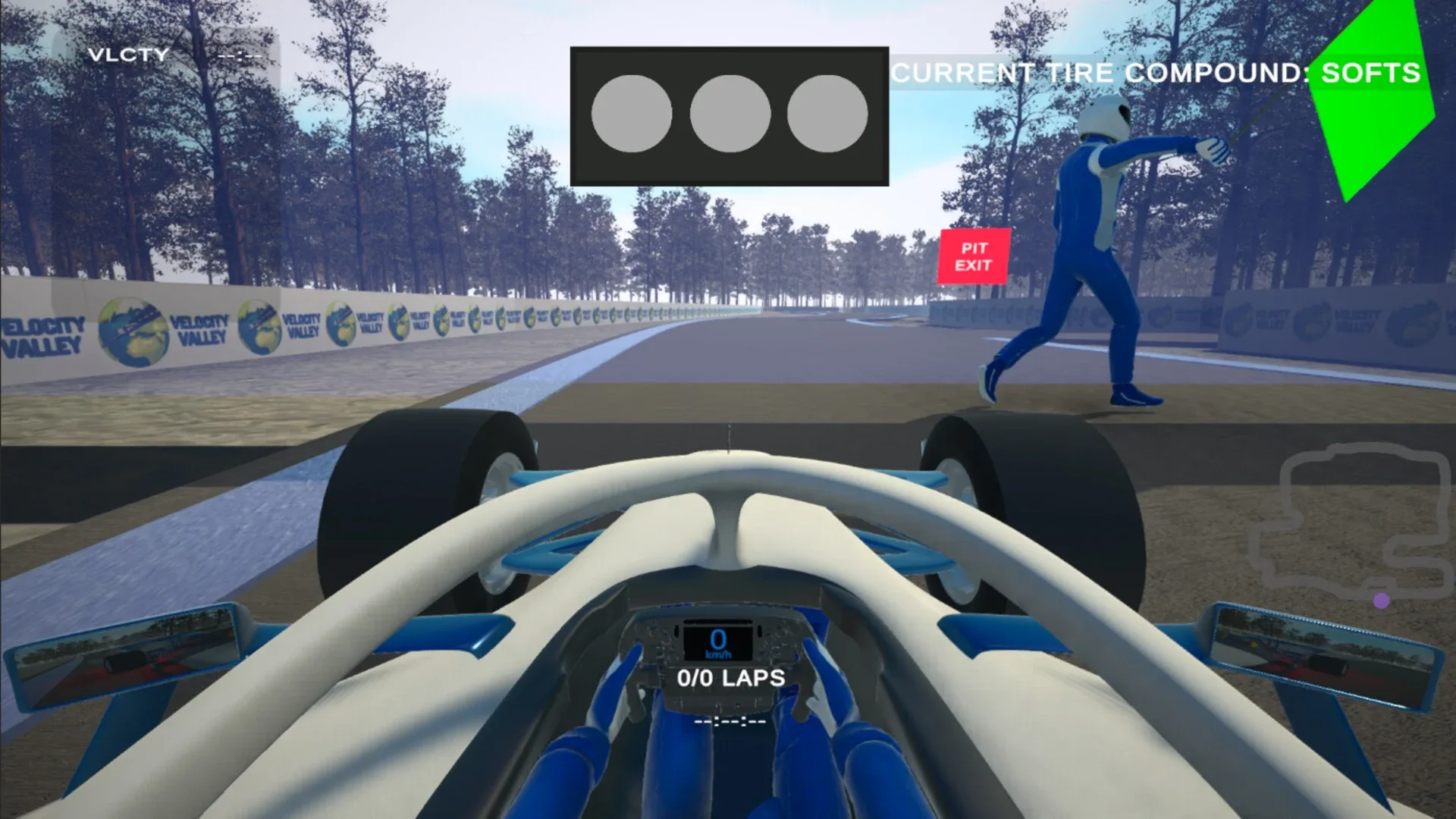Viewport: 1456px width, 819px height.
Task: Click the middle start light circle
Action: (x=730, y=114)
